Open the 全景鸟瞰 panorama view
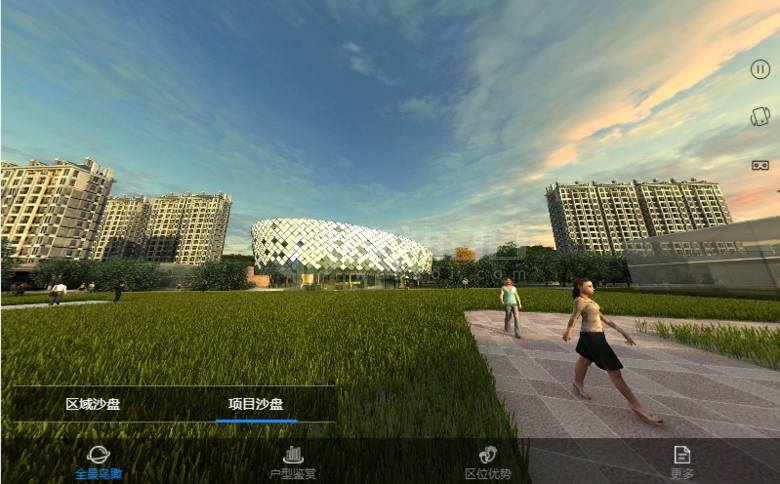The height and width of the screenshot is (484, 780). pyautogui.click(x=99, y=462)
